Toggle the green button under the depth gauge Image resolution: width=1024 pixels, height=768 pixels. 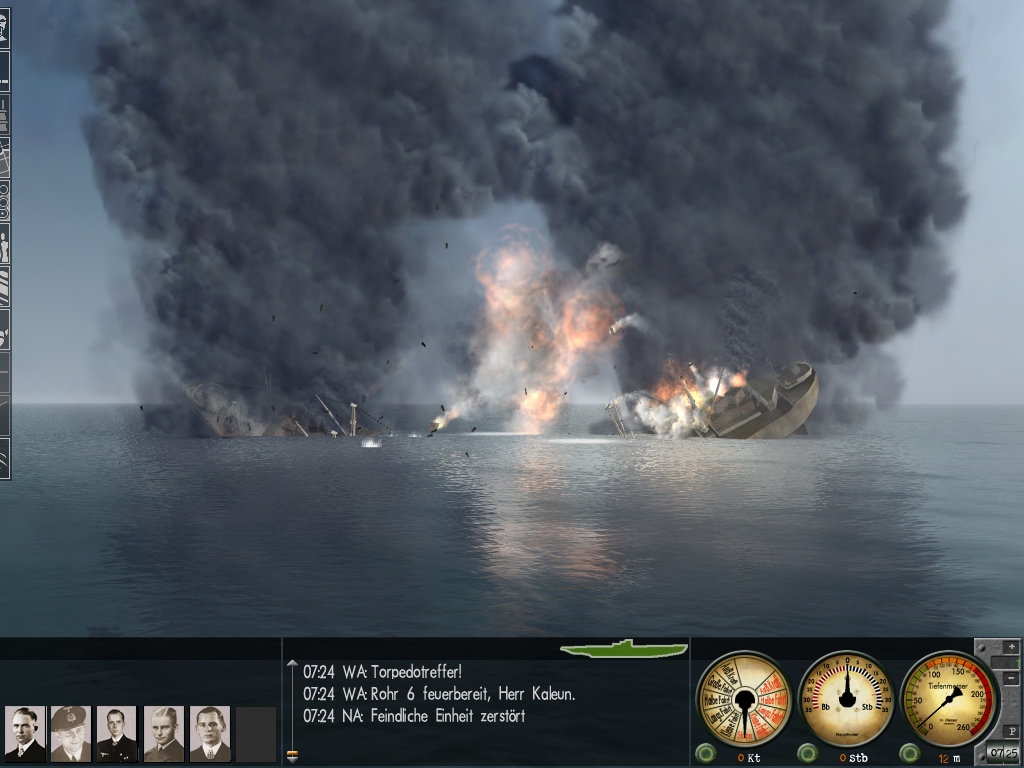click(908, 753)
